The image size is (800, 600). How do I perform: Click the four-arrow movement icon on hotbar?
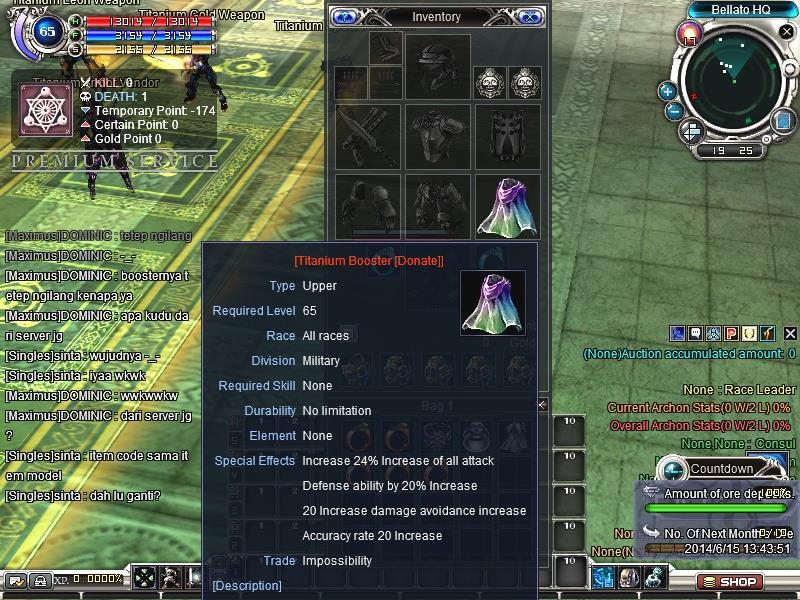click(x=145, y=578)
